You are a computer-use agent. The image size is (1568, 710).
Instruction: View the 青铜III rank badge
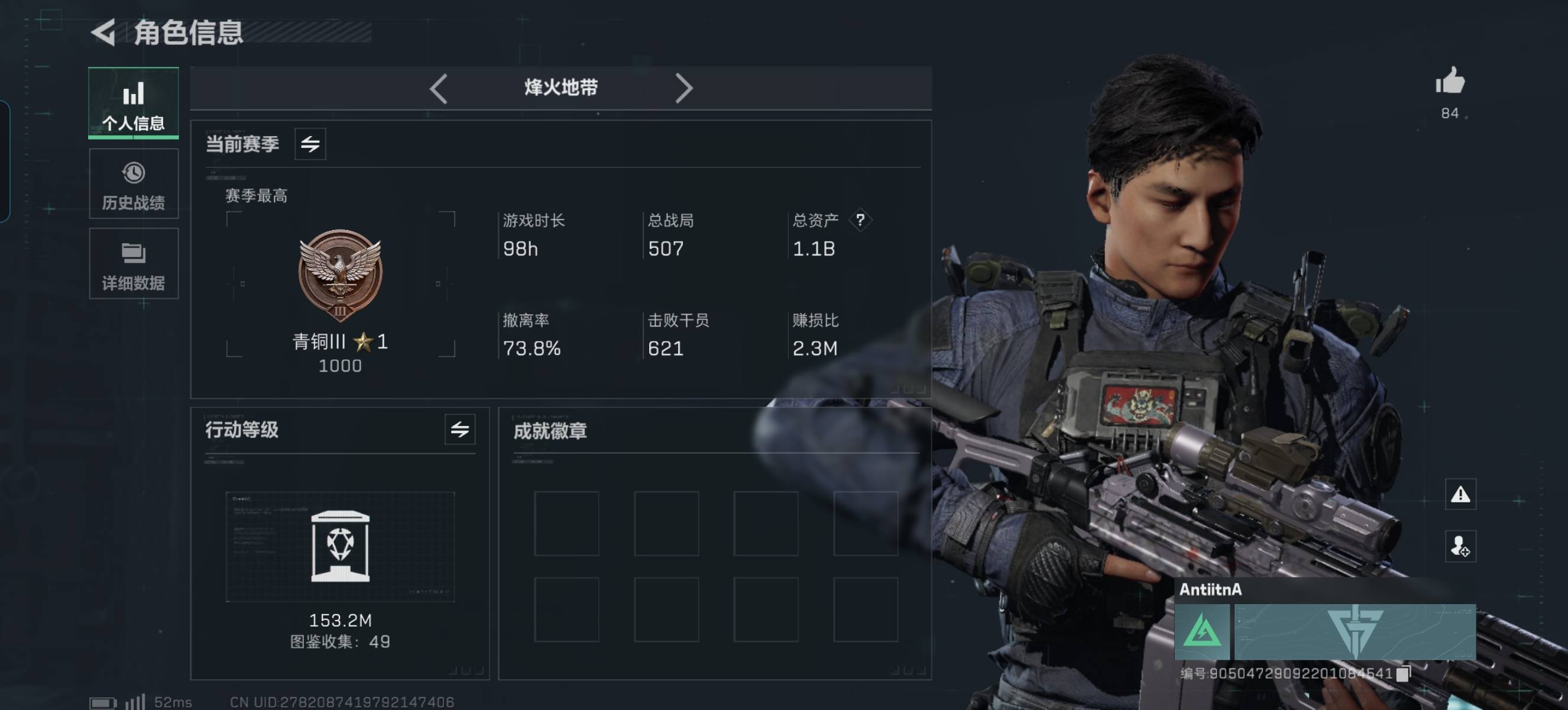(339, 275)
